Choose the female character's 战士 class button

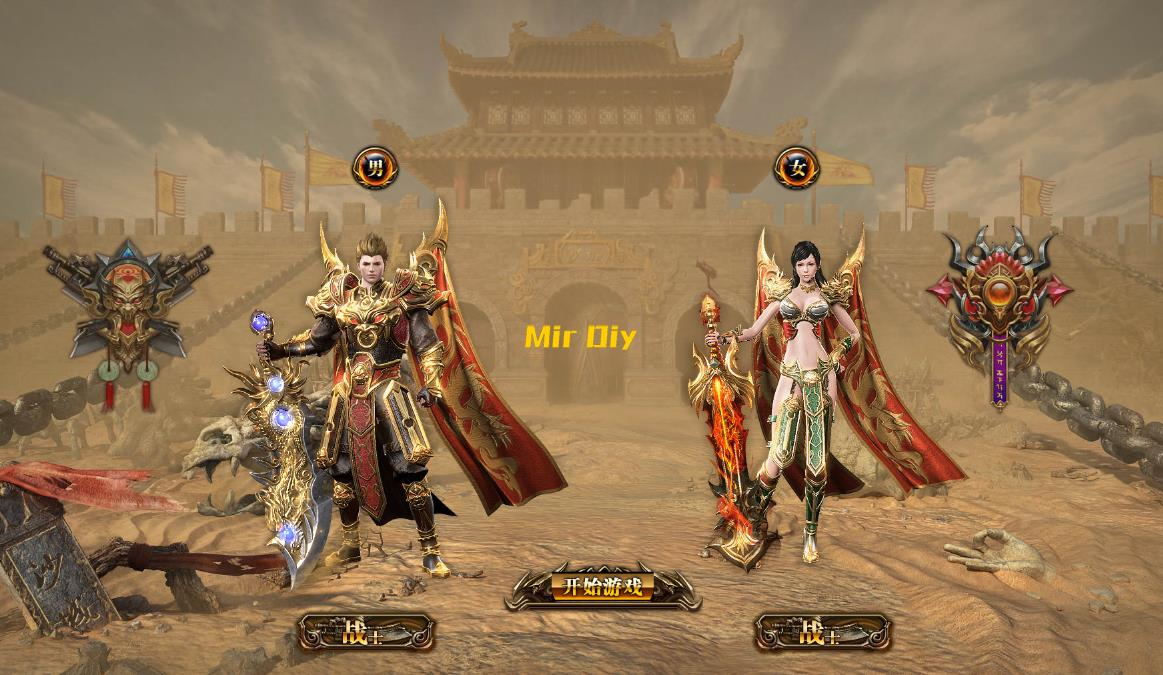click(x=823, y=632)
